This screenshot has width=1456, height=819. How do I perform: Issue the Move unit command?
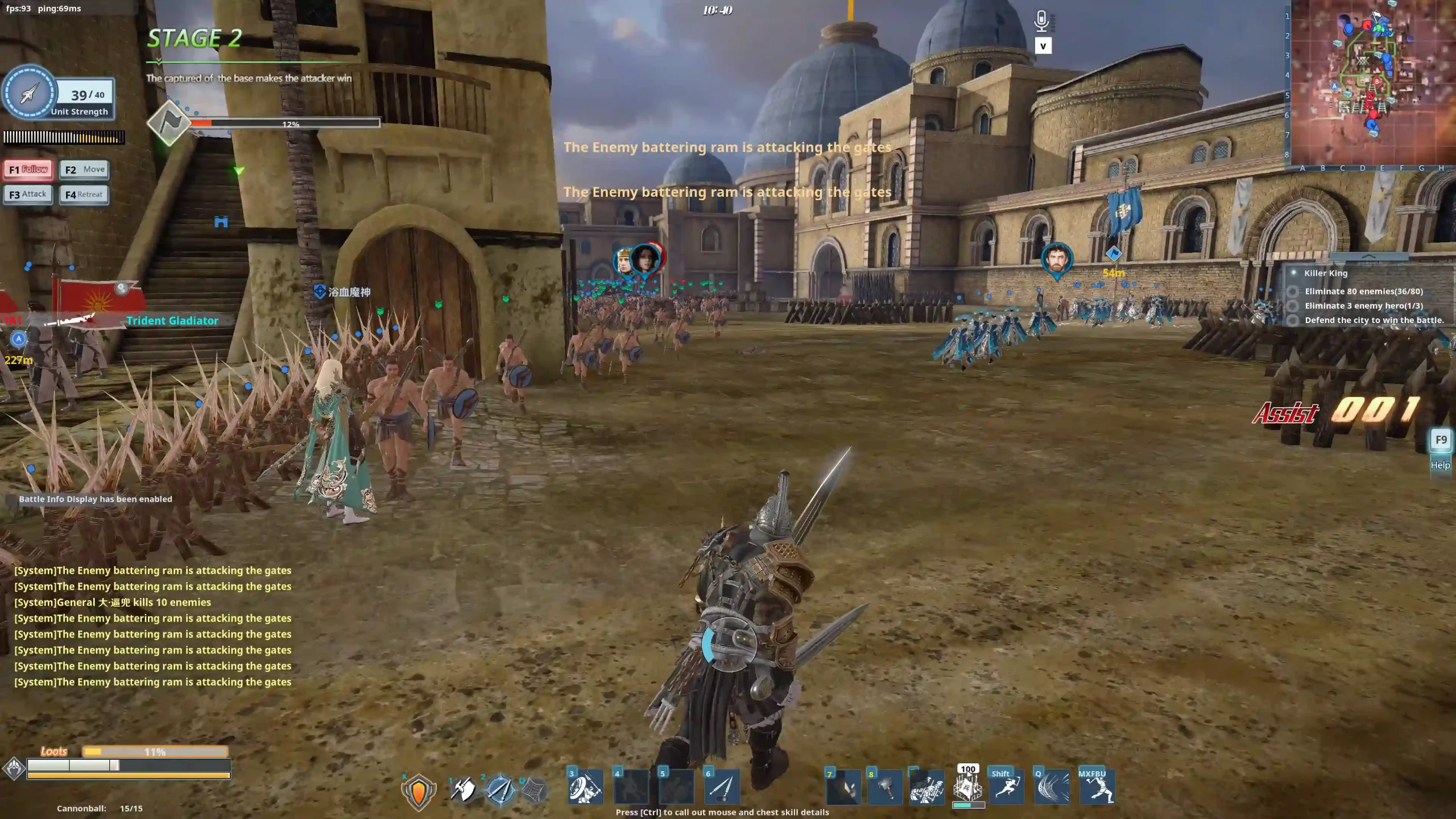tap(84, 169)
